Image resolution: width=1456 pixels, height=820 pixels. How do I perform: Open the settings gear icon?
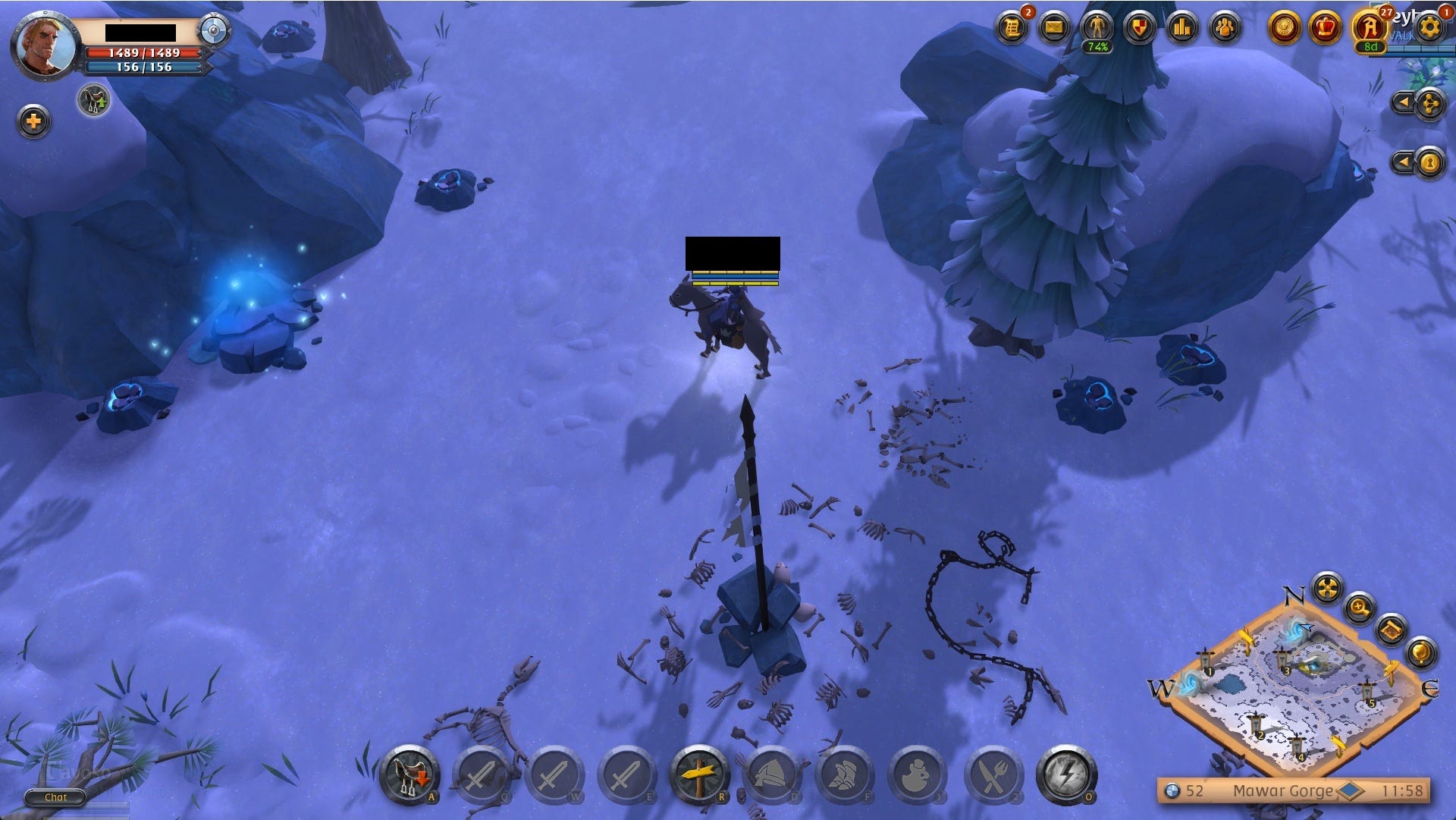1430,29
